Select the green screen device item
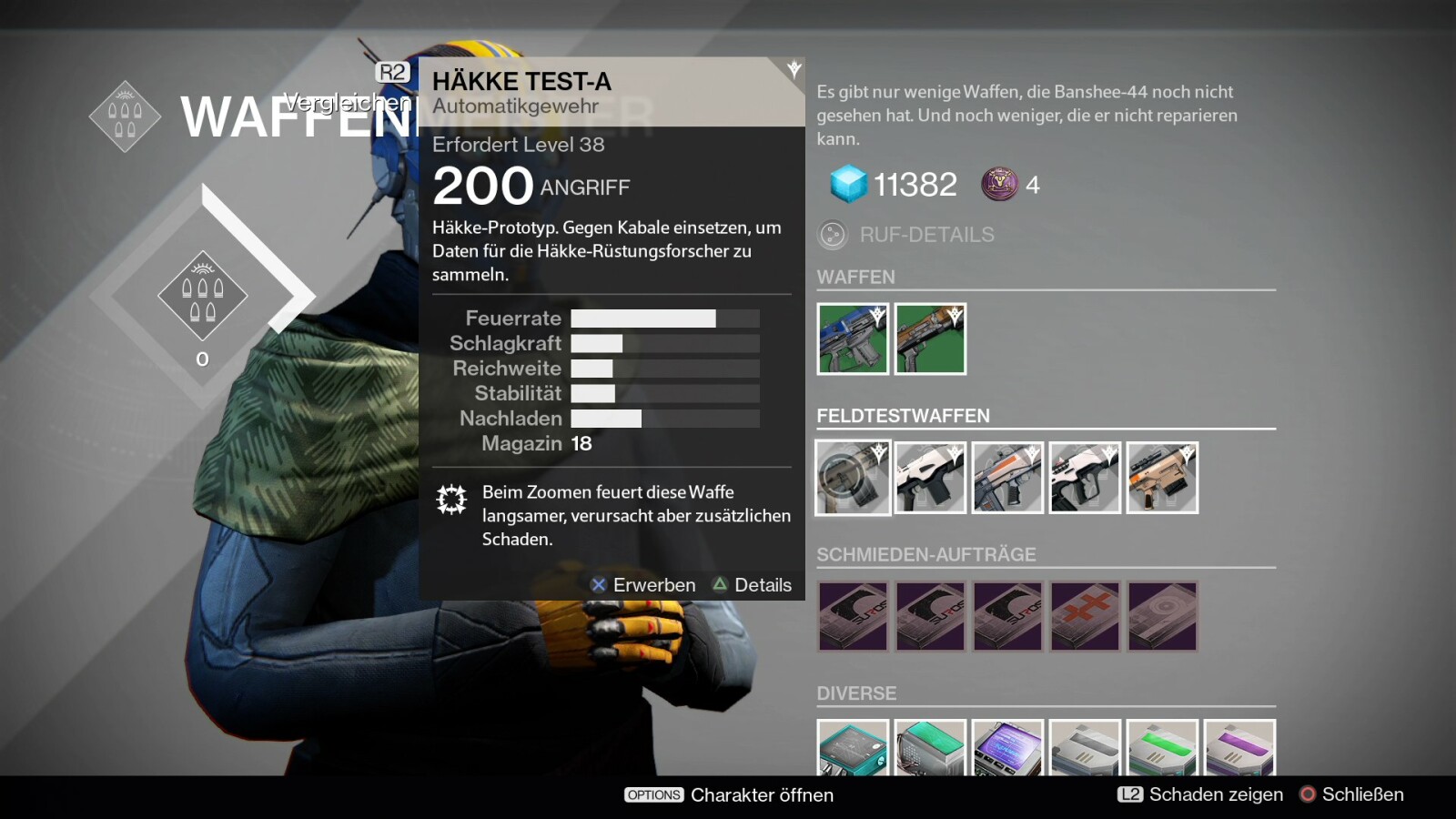This screenshot has width=1456, height=819. 930,748
